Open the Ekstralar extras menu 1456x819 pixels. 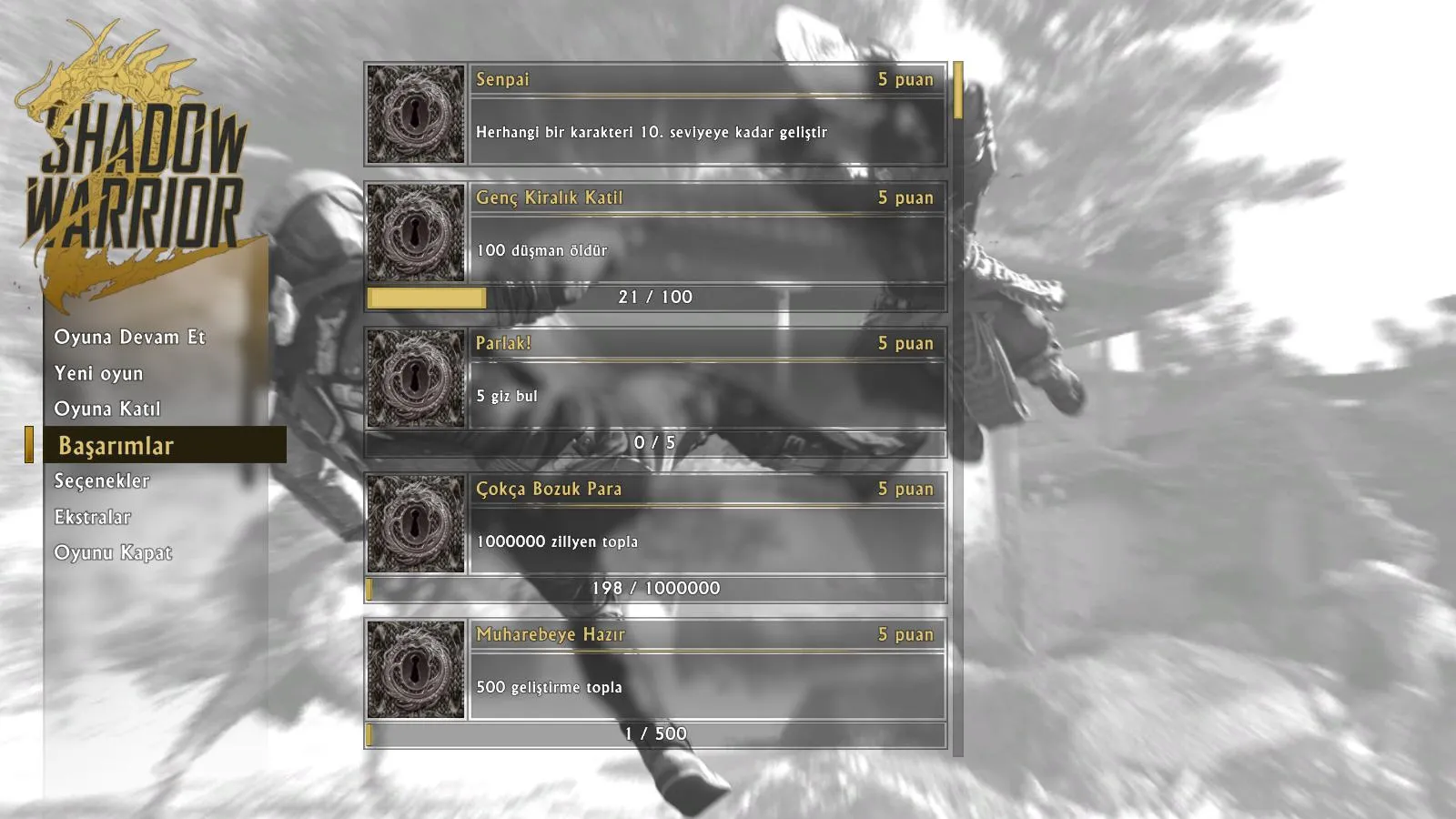(93, 517)
